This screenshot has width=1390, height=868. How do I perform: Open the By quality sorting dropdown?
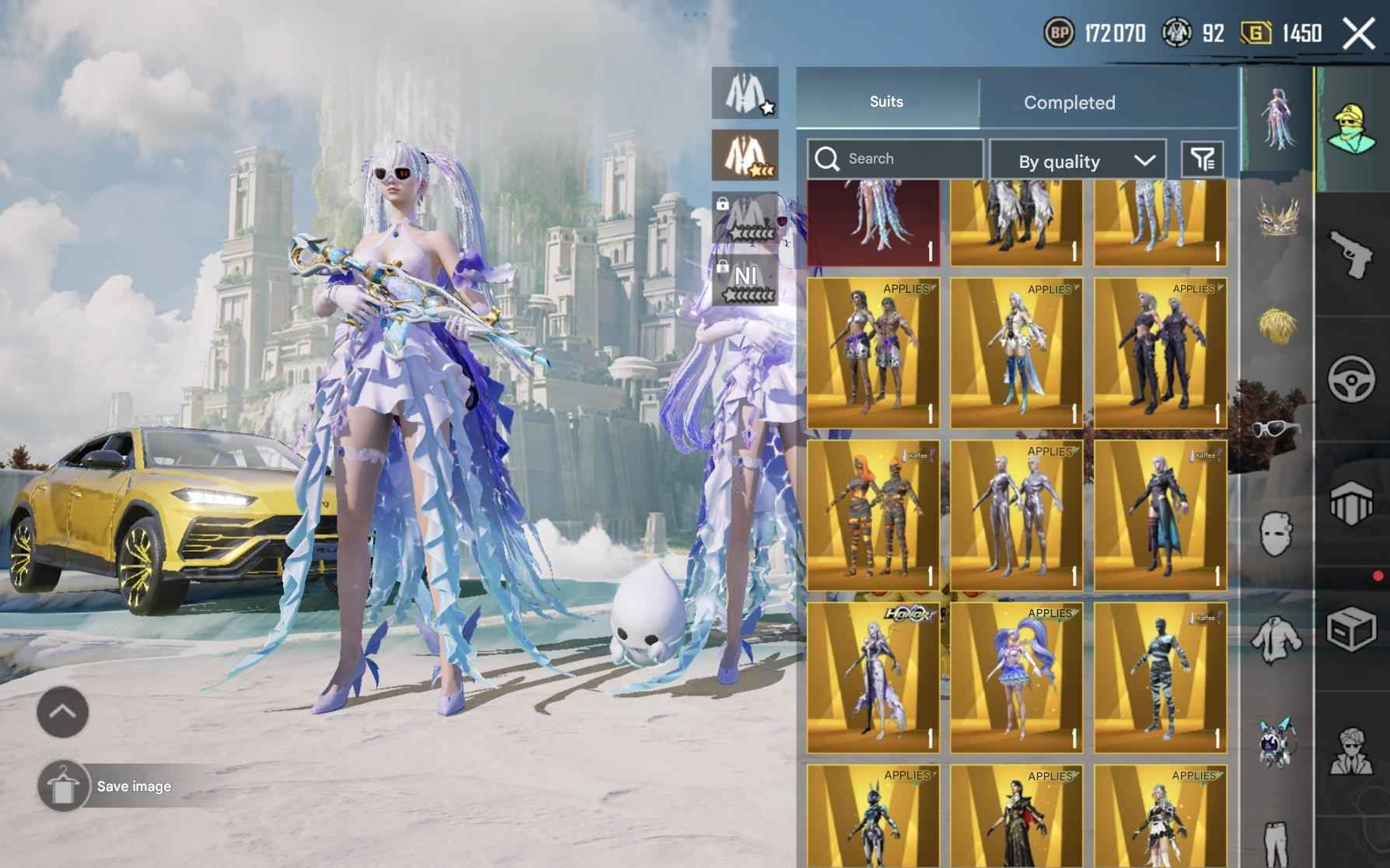click(1077, 160)
